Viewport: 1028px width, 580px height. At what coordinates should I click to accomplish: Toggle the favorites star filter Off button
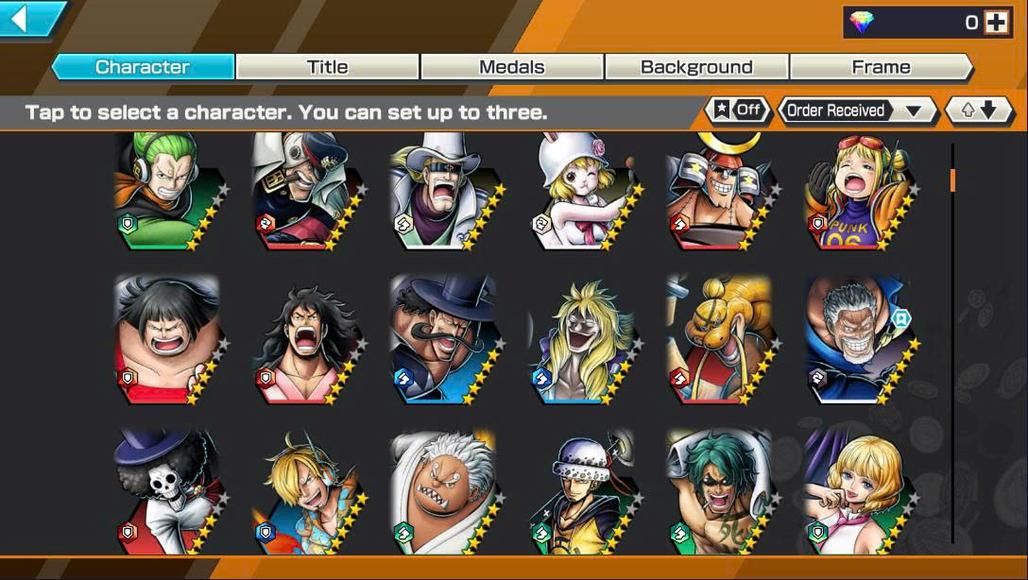point(738,110)
